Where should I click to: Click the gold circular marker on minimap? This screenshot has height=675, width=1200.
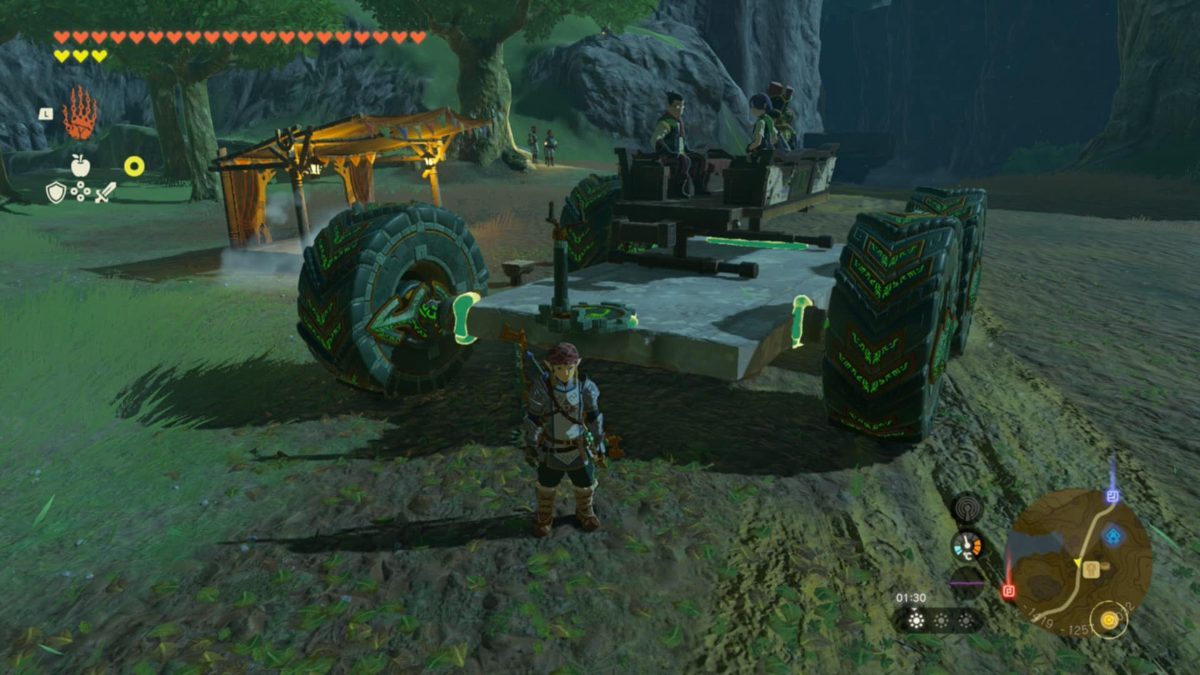1108,621
